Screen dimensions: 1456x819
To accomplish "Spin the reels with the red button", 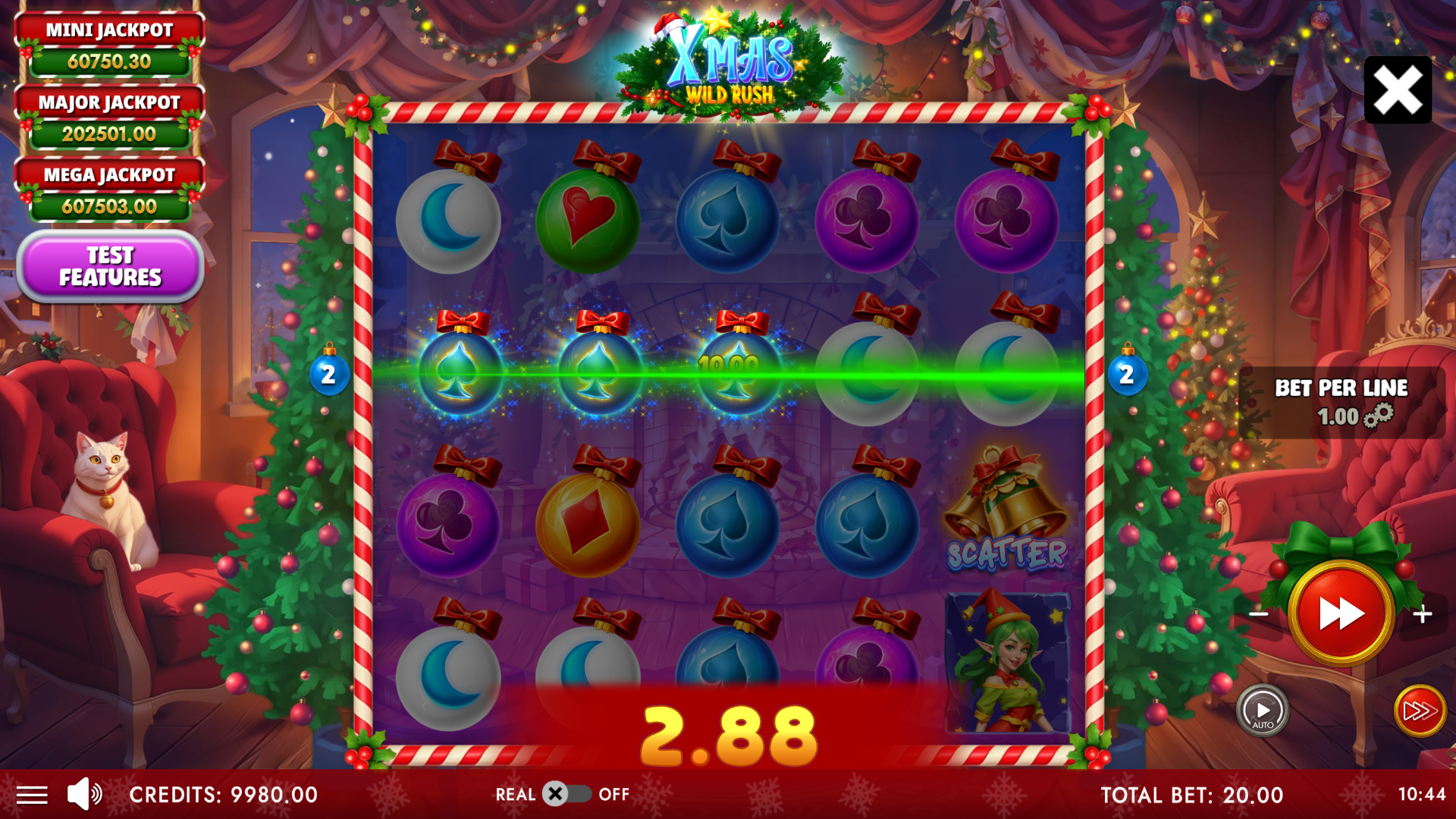I will (x=1341, y=613).
